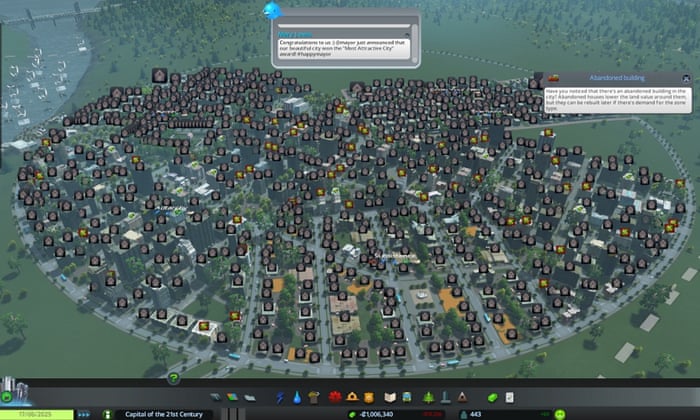Open the Districts tool
This screenshot has width=700, height=420.
248,397
